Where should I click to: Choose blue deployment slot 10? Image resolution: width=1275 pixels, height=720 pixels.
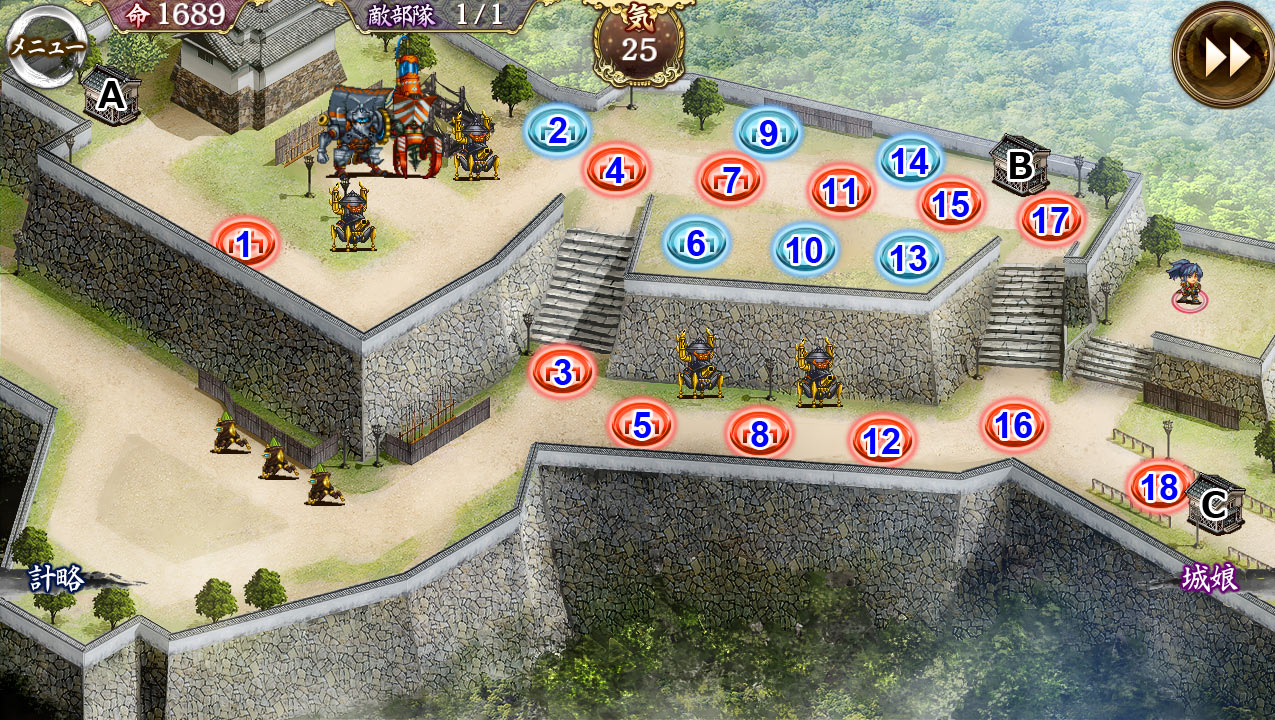[x=805, y=250]
